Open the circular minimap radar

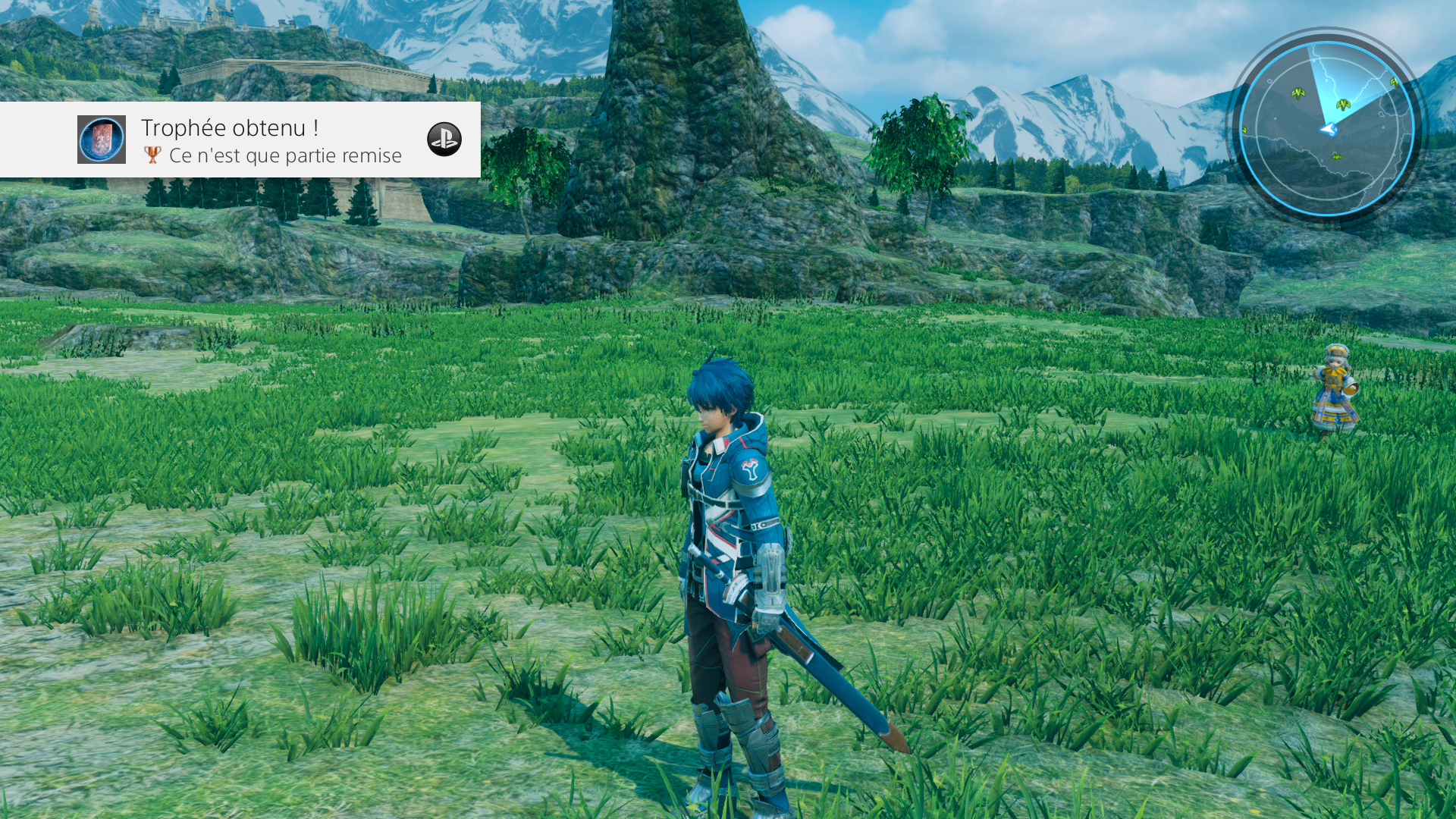click(x=1327, y=127)
